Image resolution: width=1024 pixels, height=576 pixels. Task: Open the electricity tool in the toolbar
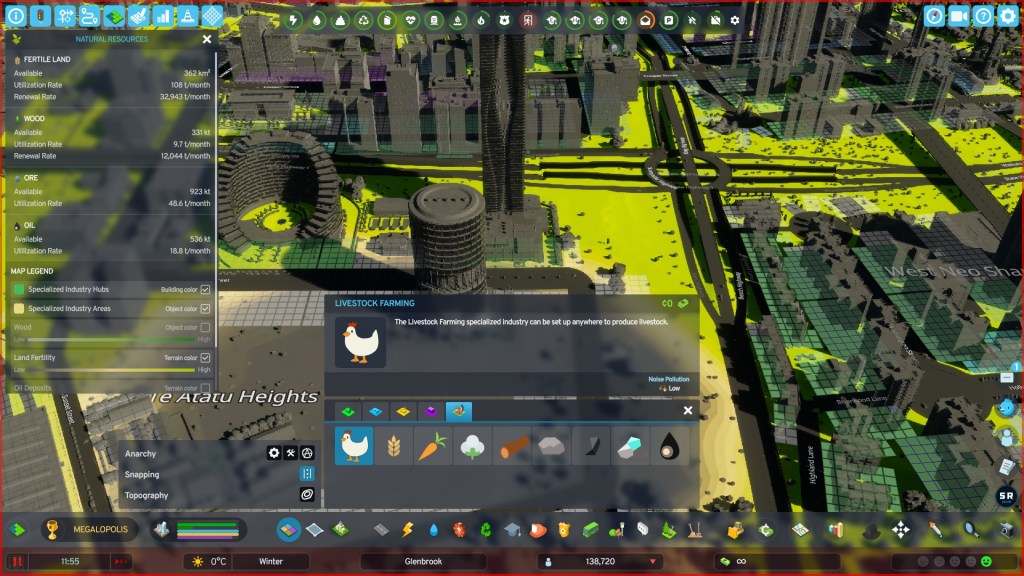[x=407, y=530]
